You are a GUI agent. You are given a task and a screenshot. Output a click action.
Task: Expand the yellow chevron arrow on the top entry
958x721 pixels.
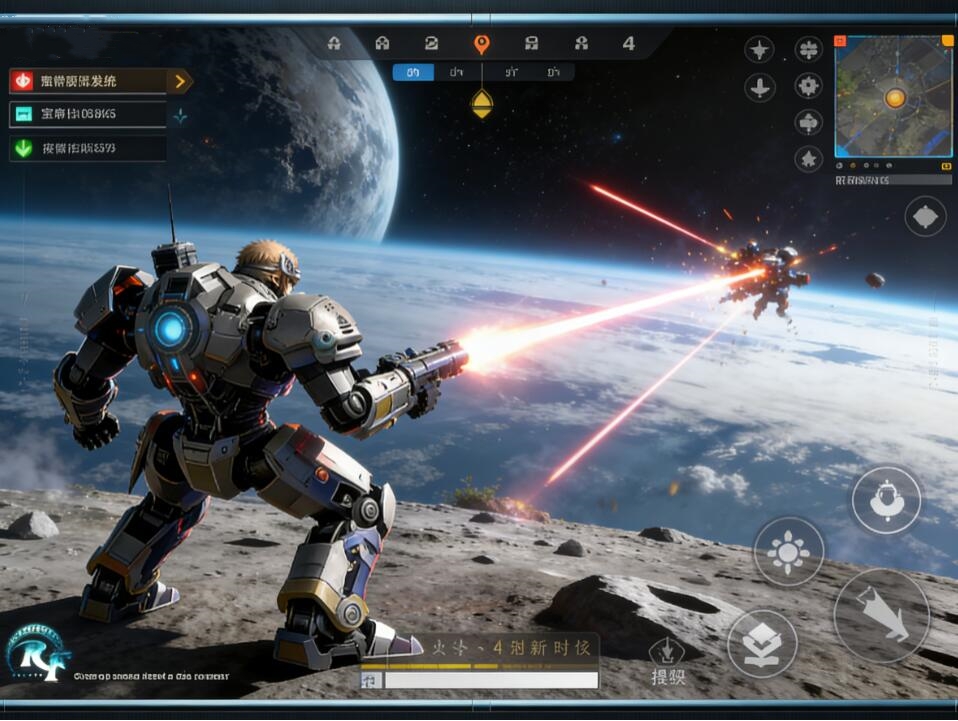click(x=180, y=82)
